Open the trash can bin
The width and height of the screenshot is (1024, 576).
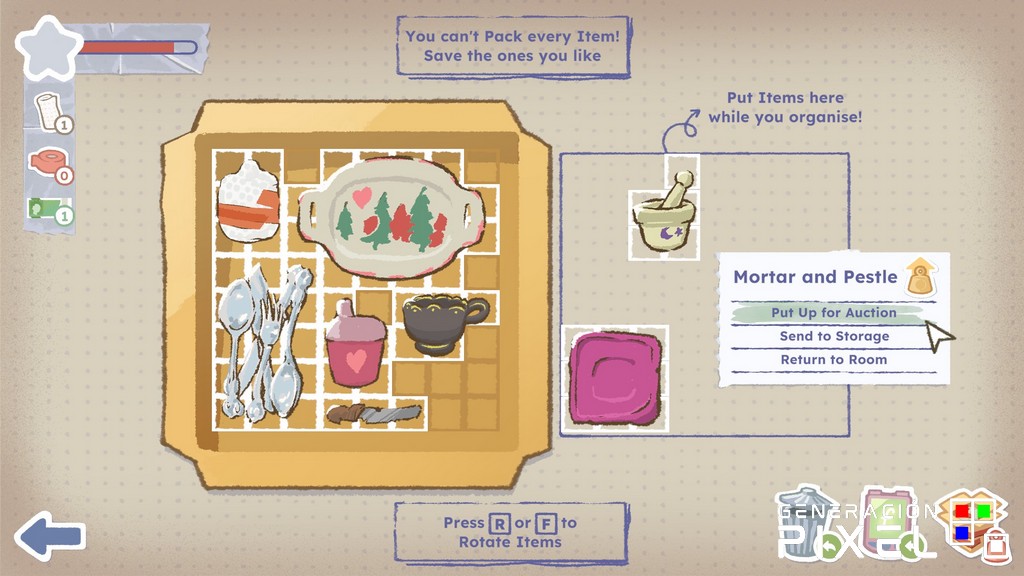tap(808, 521)
